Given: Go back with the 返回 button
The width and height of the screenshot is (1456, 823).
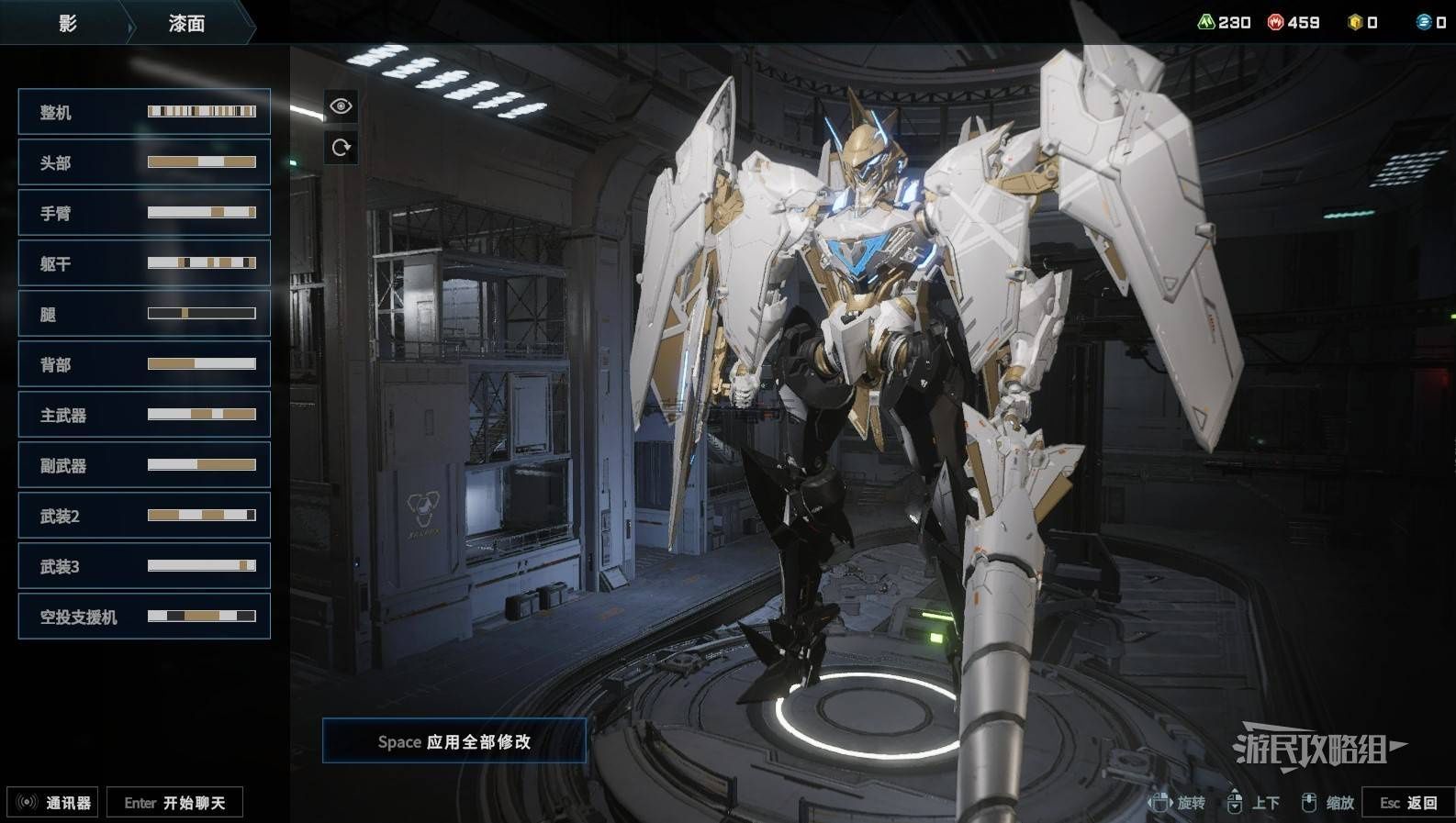Looking at the screenshot, I should click(x=1408, y=803).
